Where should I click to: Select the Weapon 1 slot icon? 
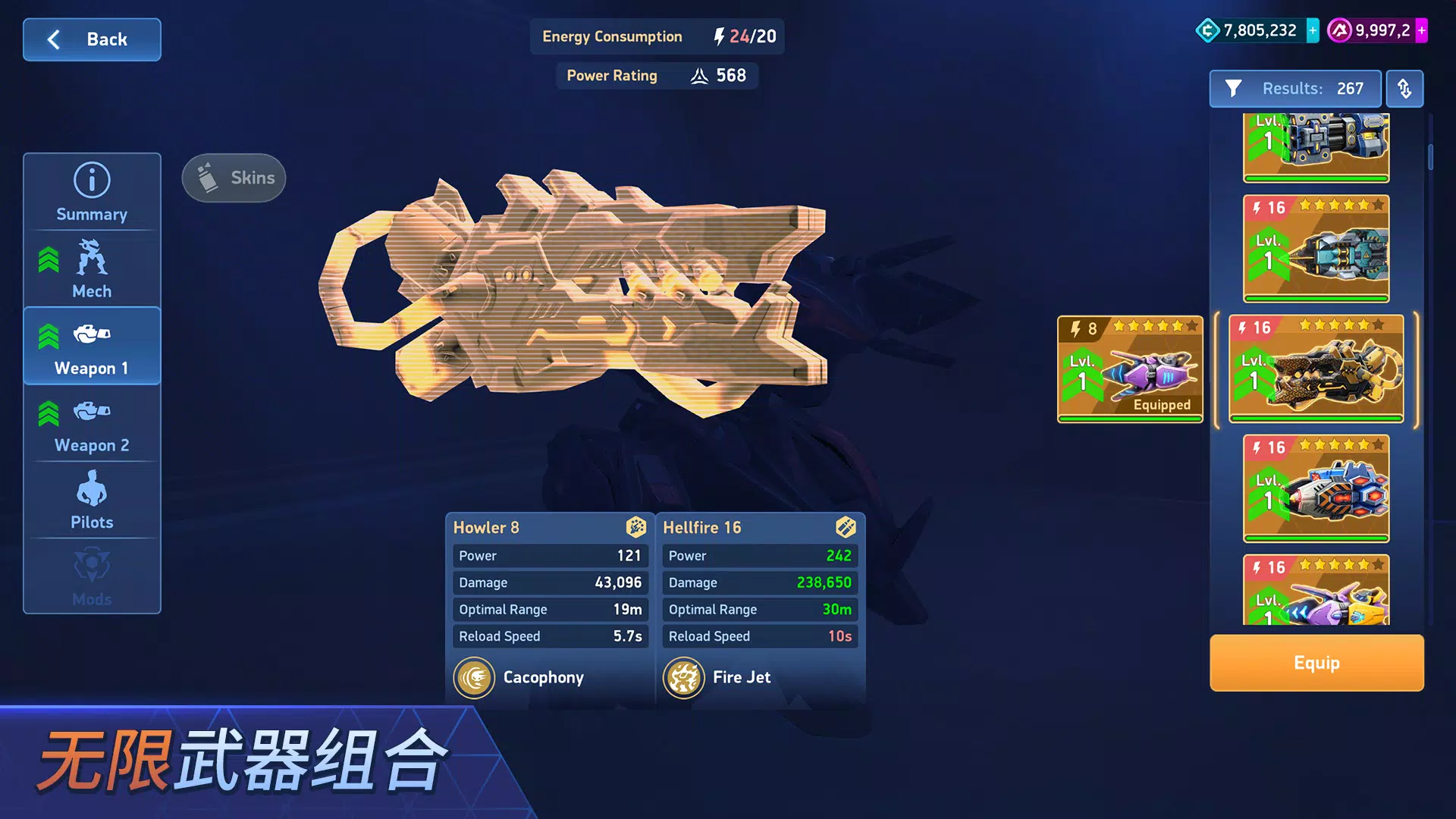[x=91, y=334]
